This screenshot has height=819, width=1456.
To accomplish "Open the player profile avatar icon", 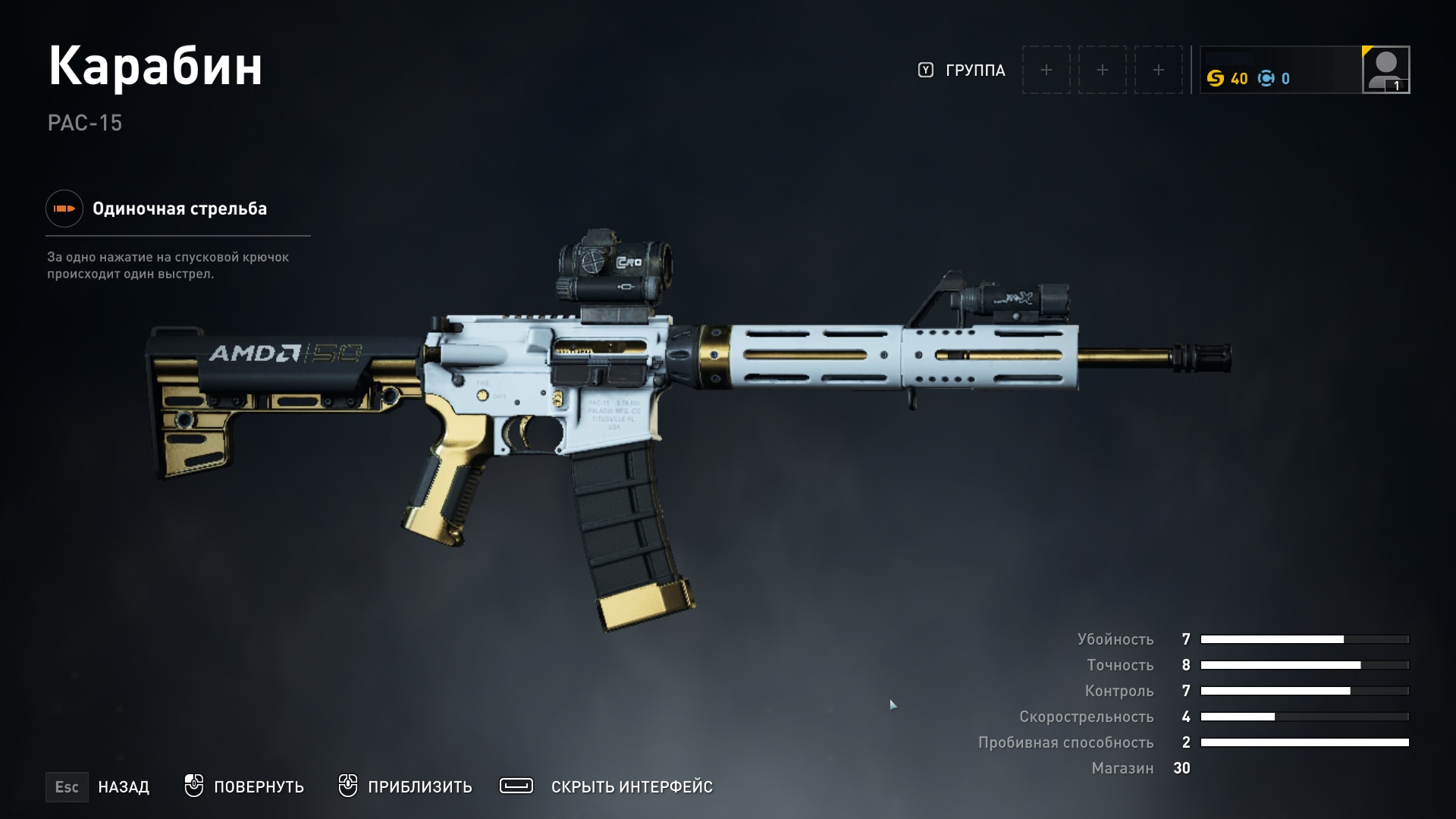I will click(1385, 69).
